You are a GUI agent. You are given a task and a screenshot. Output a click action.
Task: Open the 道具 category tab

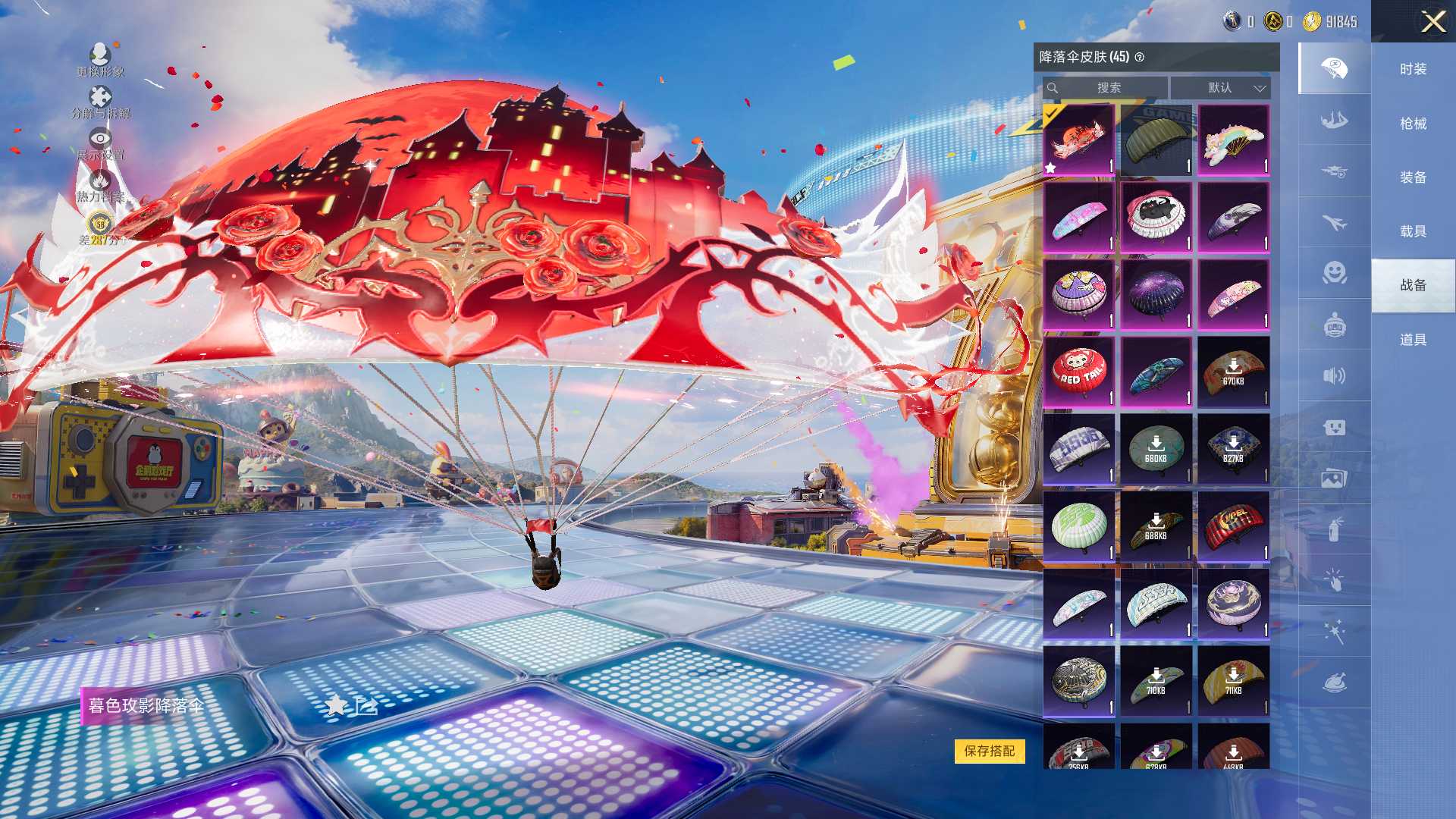(1413, 340)
